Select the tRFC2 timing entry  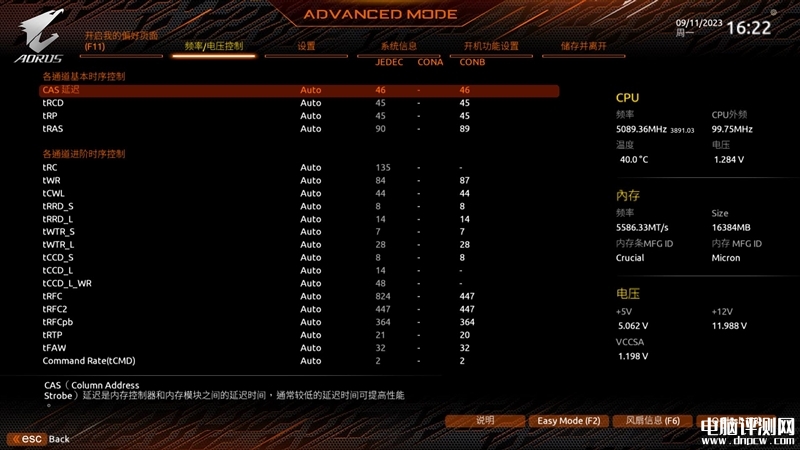pos(55,309)
